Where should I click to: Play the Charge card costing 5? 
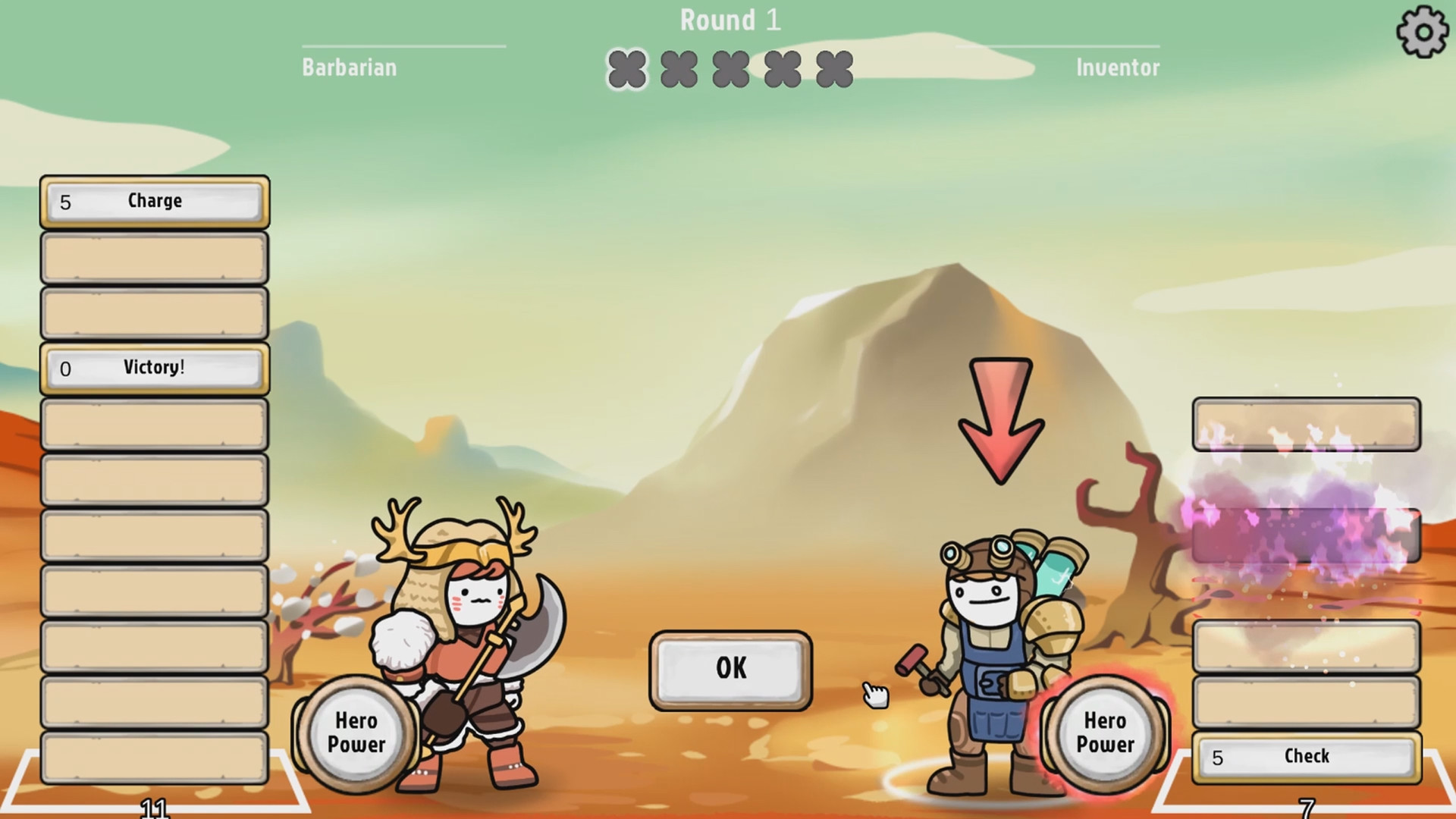pos(154,201)
